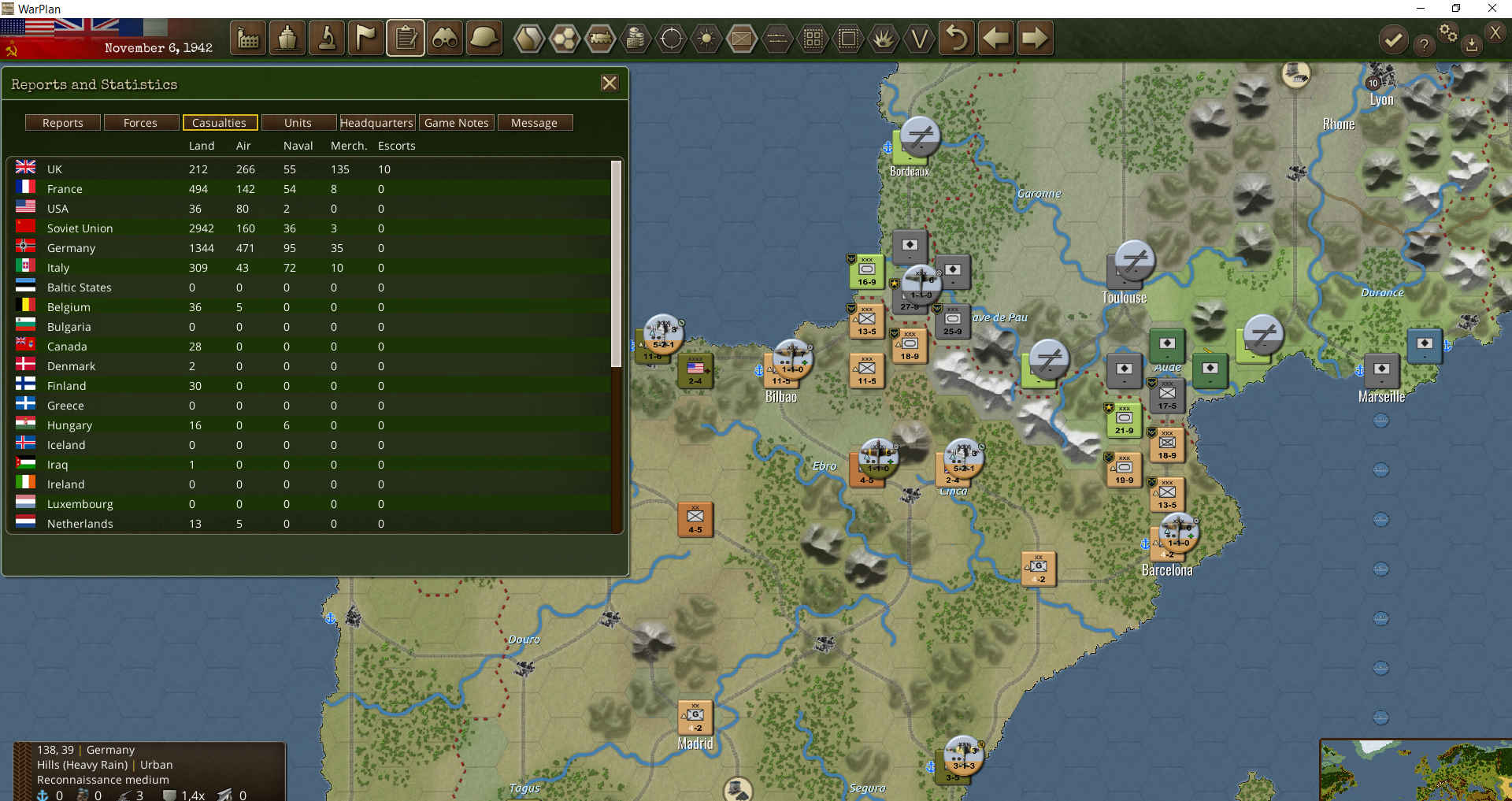Minimize the WarPlan window
This screenshot has width=1512, height=801.
[x=1421, y=9]
